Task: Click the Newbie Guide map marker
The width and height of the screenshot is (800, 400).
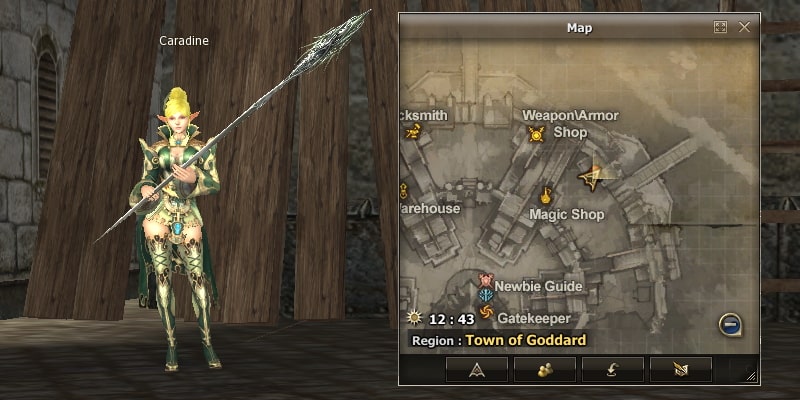Action: 487,281
